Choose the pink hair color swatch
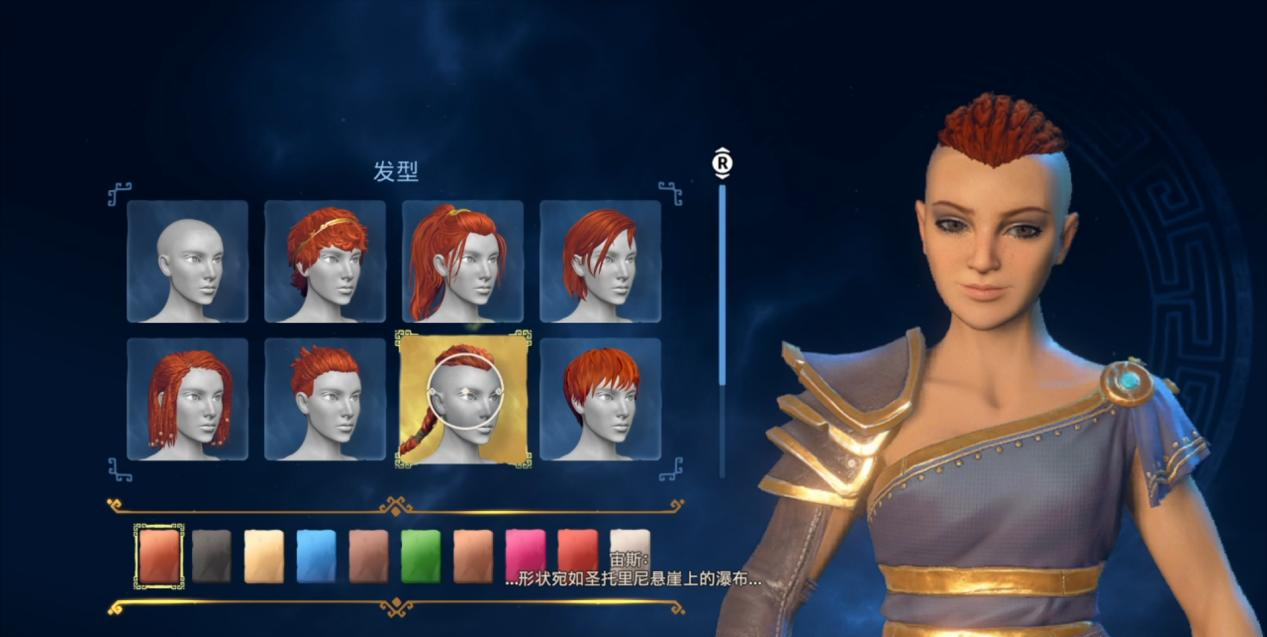1267x637 pixels. tap(526, 555)
